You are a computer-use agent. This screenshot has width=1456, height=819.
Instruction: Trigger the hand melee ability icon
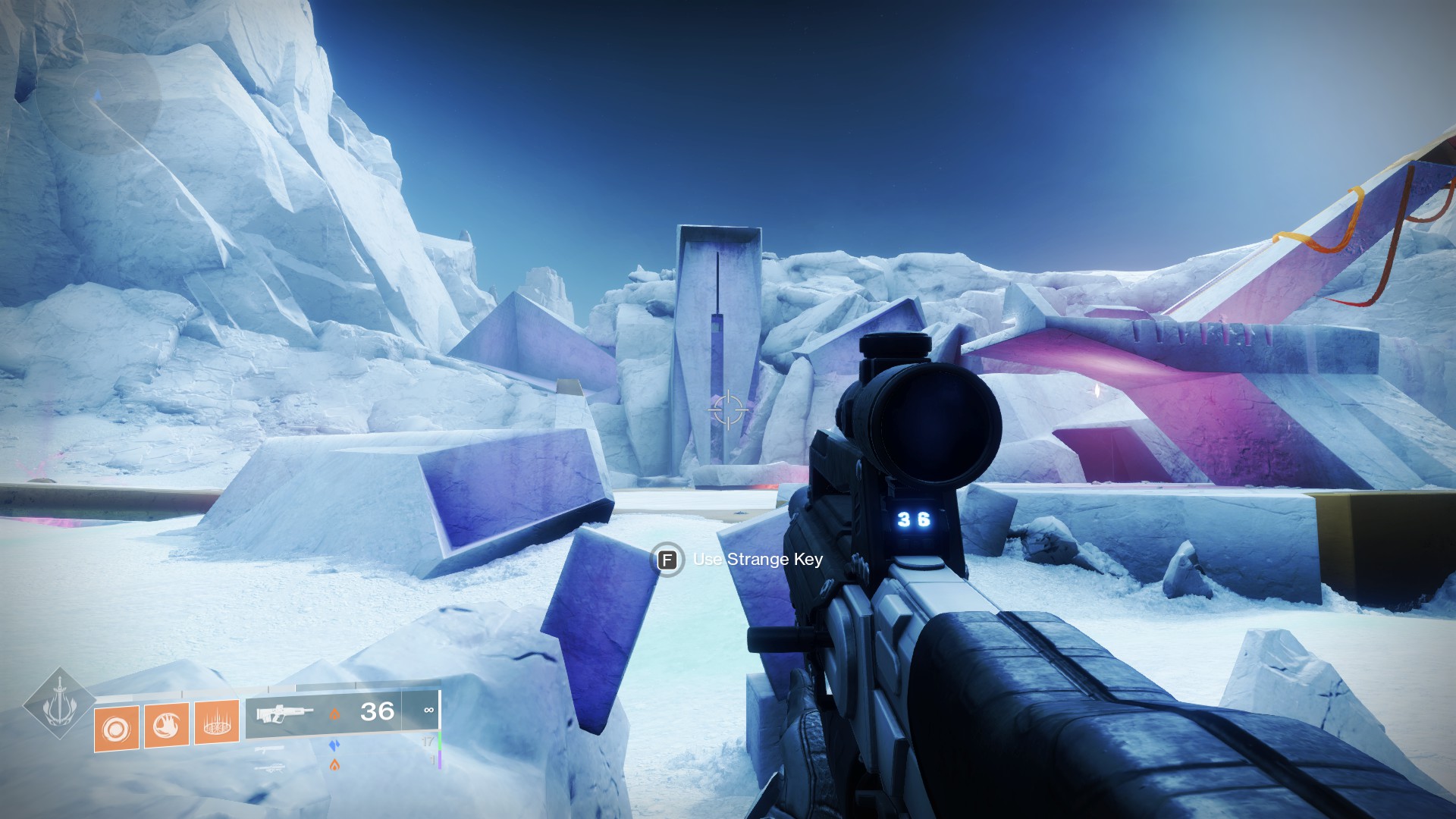166,726
